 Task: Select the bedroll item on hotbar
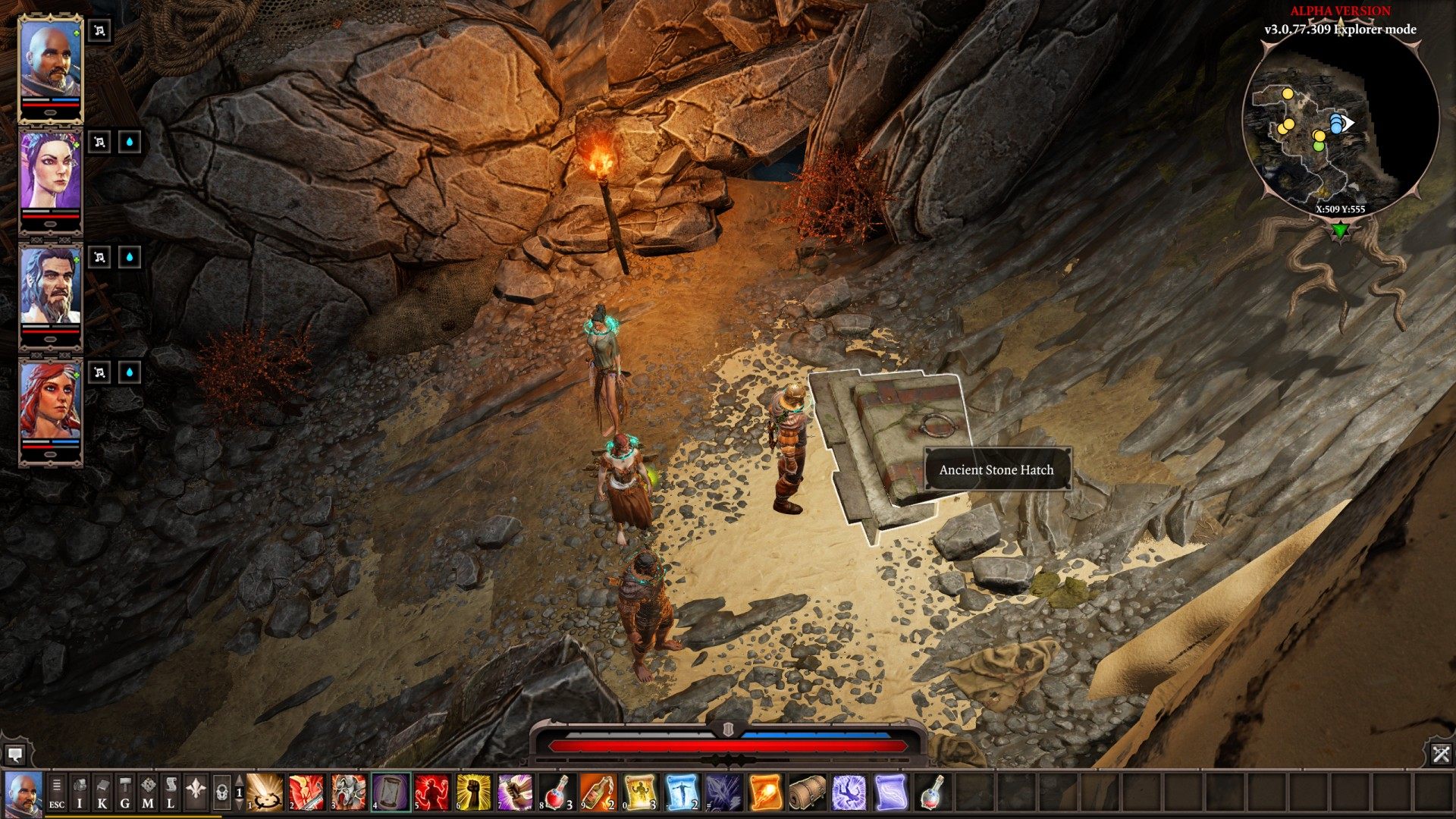(807, 792)
